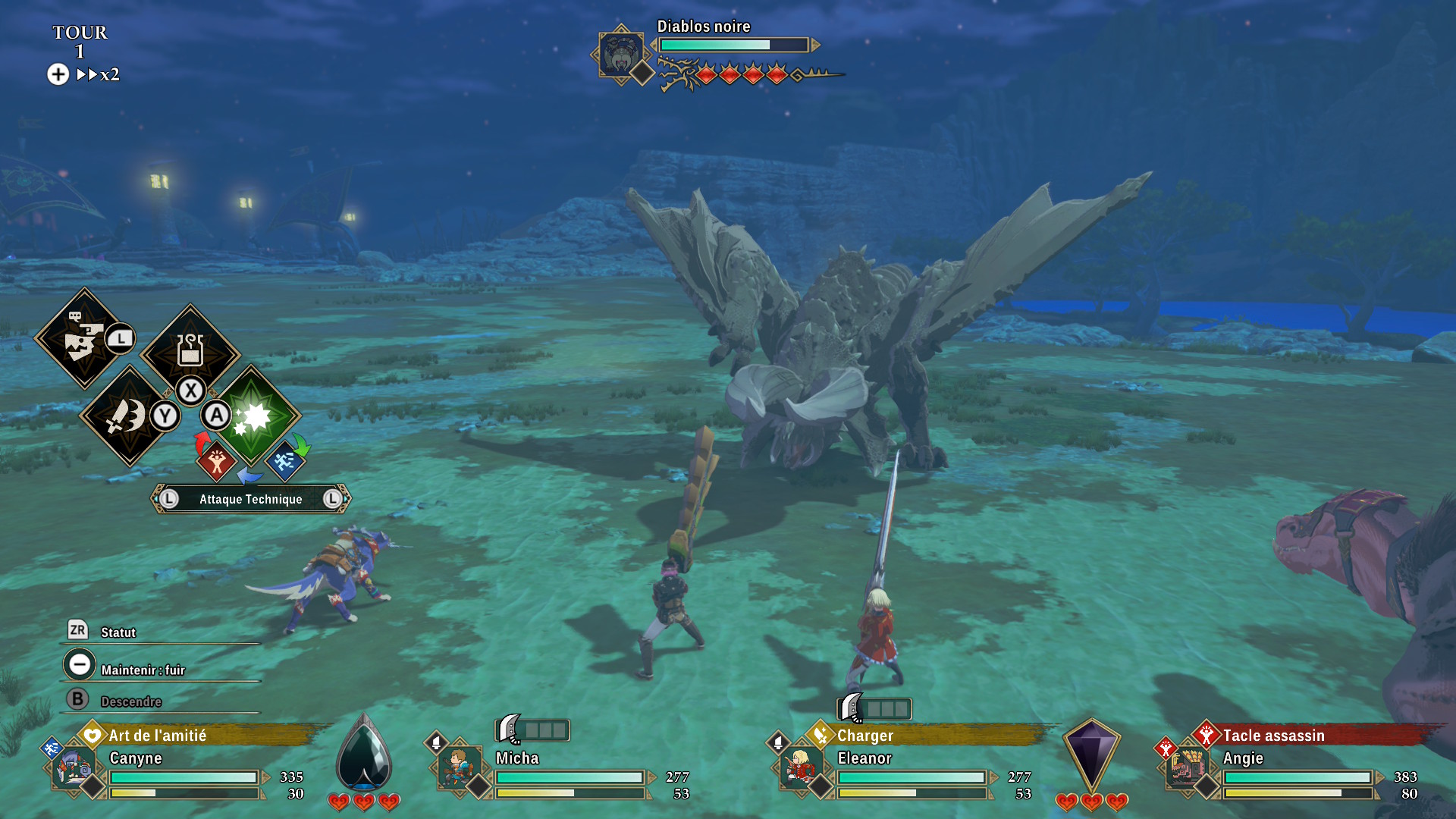Open the monstie orders command diamond

pos(83,338)
